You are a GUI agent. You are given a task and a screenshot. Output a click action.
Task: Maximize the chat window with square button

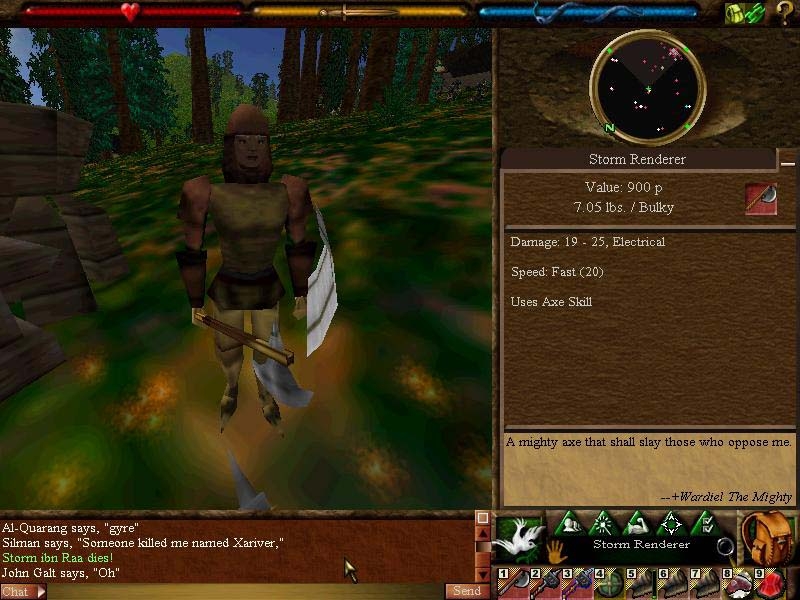pos(482,518)
